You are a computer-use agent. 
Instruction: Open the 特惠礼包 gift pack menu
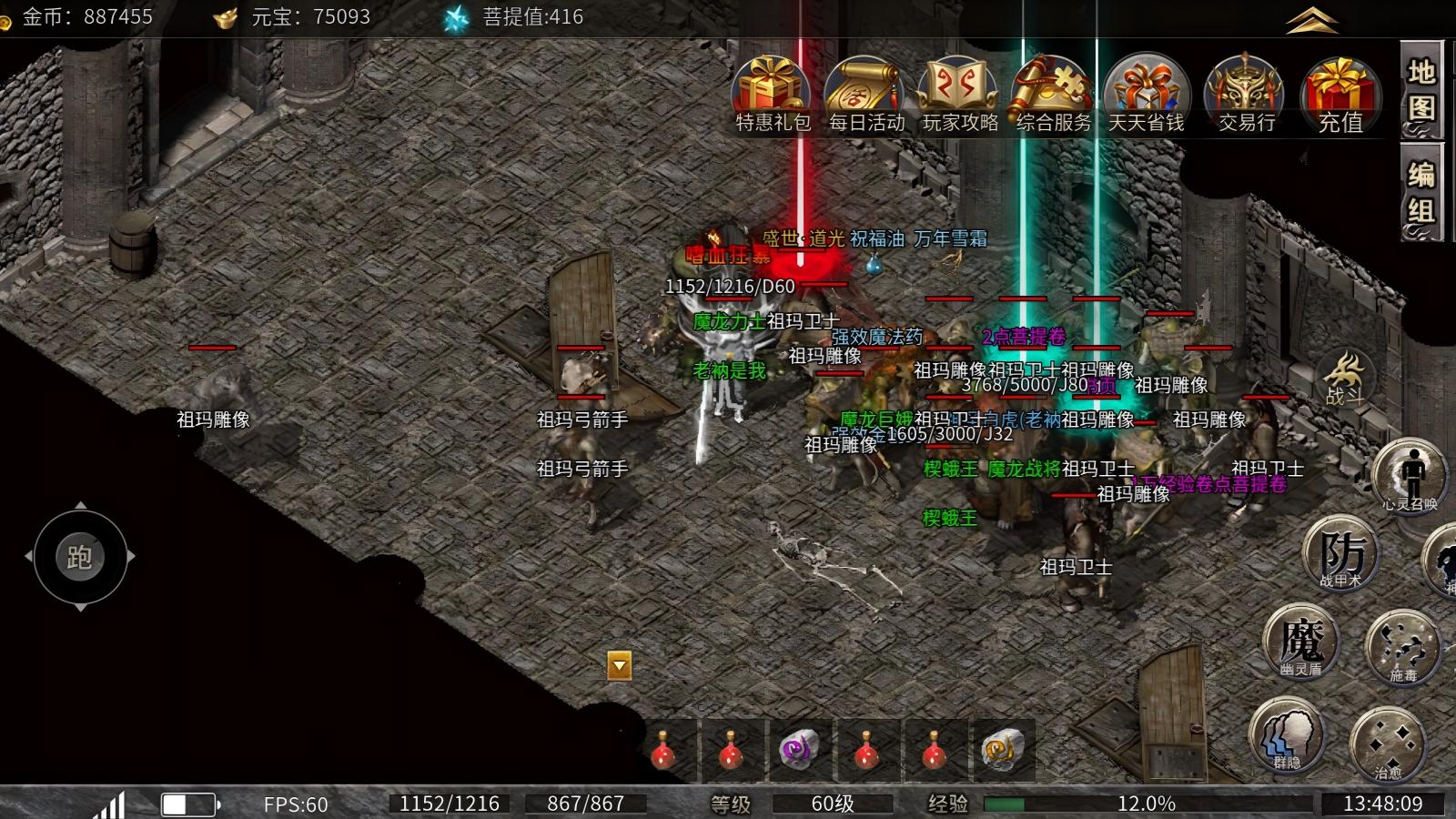(x=772, y=91)
